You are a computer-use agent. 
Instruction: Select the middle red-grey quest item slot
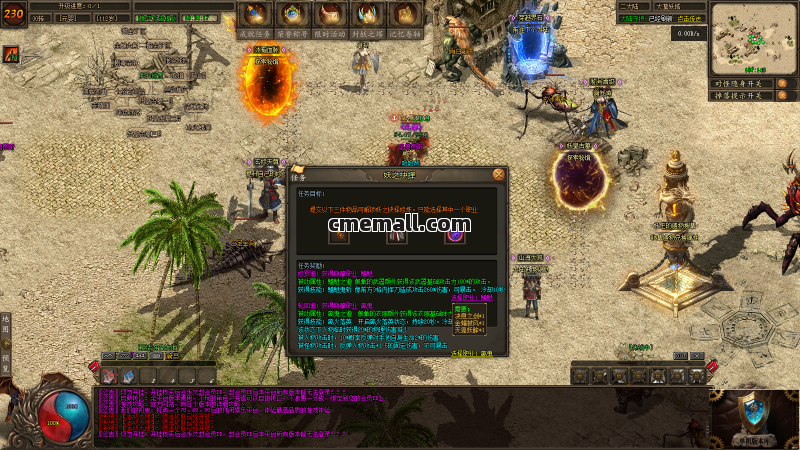397,236
